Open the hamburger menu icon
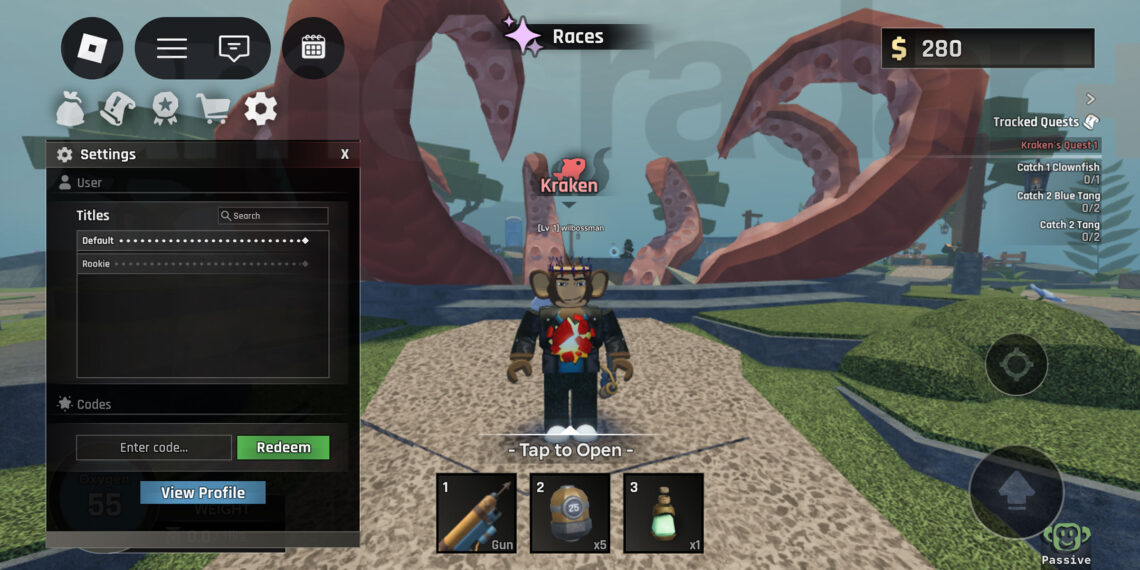1140x570 pixels. coord(172,48)
